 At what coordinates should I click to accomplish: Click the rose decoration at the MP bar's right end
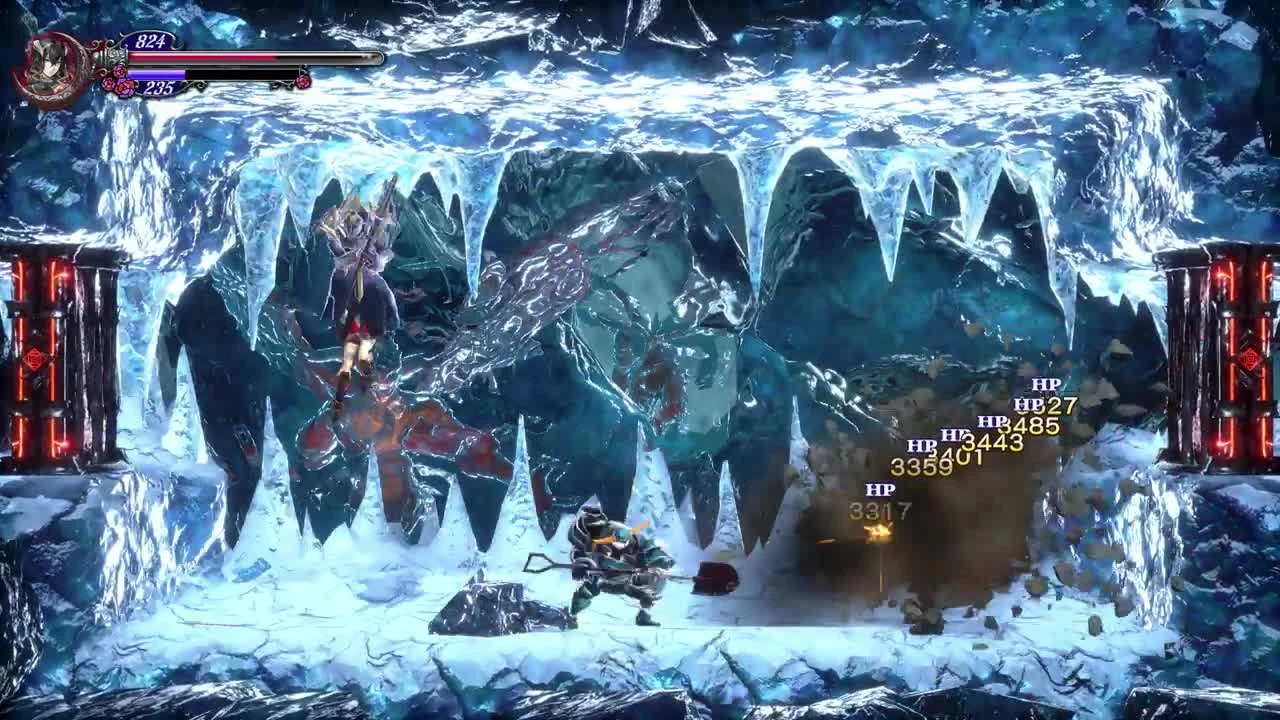click(x=303, y=80)
